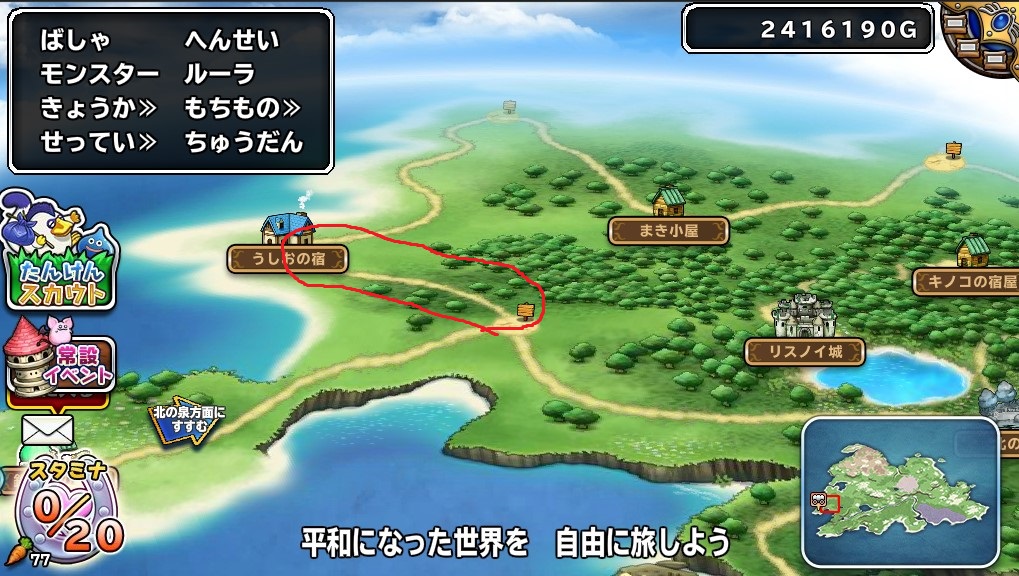
Task: Click the 北の泉方面にすすむ arrow
Action: (185, 422)
